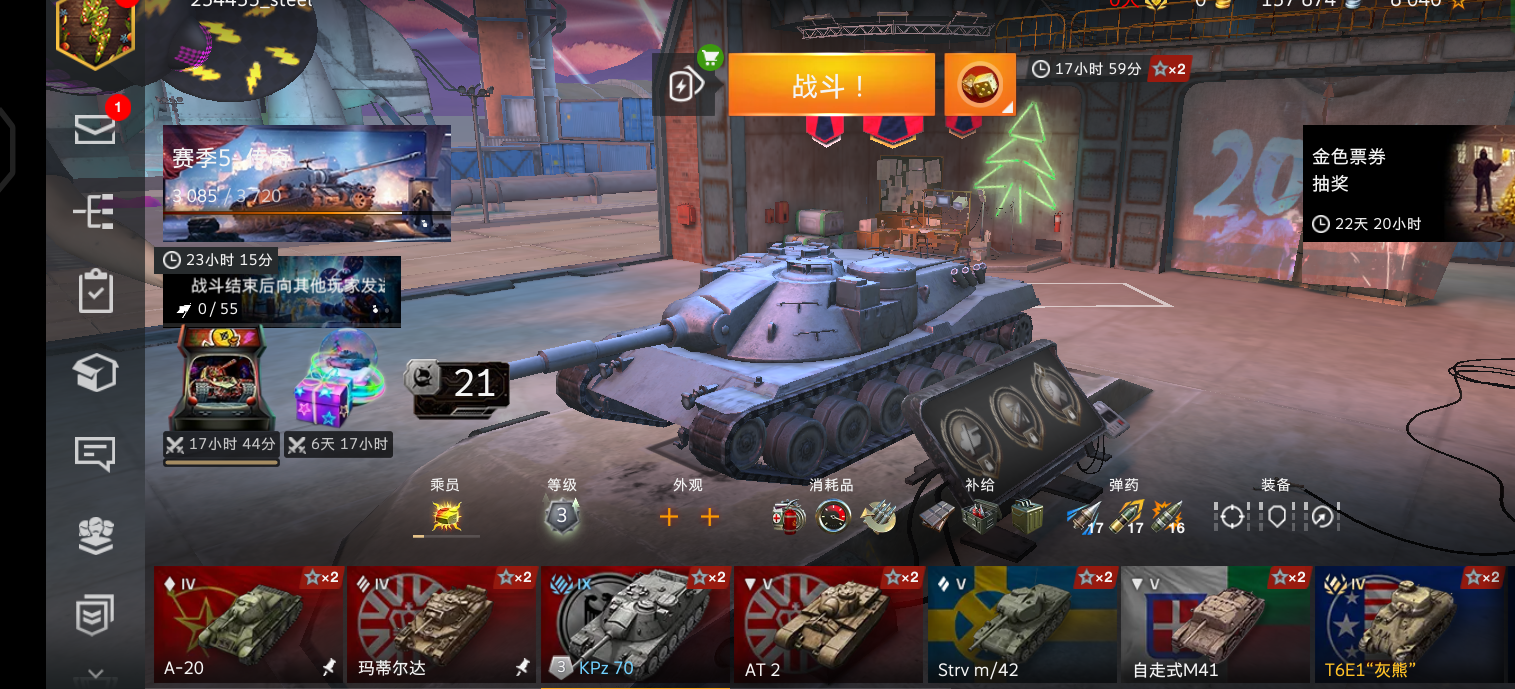
Task: Choose the AT 2 tank card
Action: pos(828,624)
